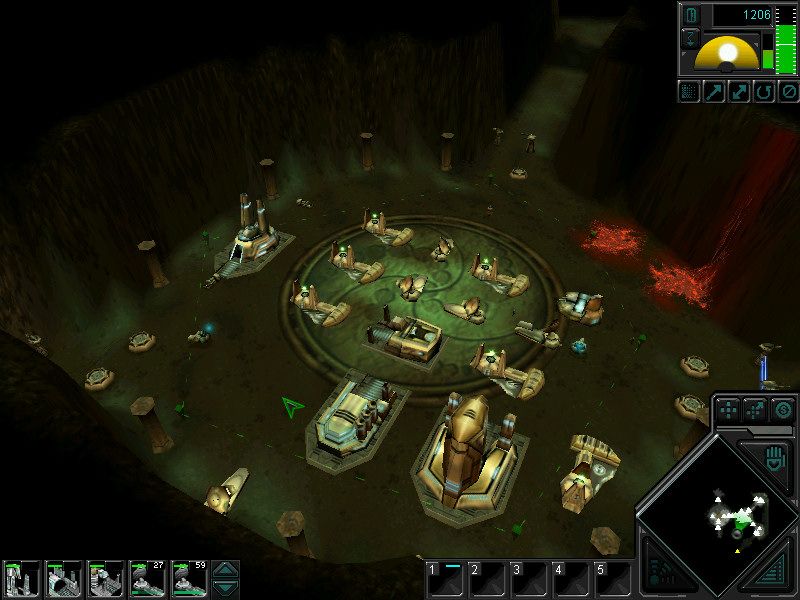
Task: Pick the third building icon in build bar
Action: pyautogui.click(x=105, y=579)
